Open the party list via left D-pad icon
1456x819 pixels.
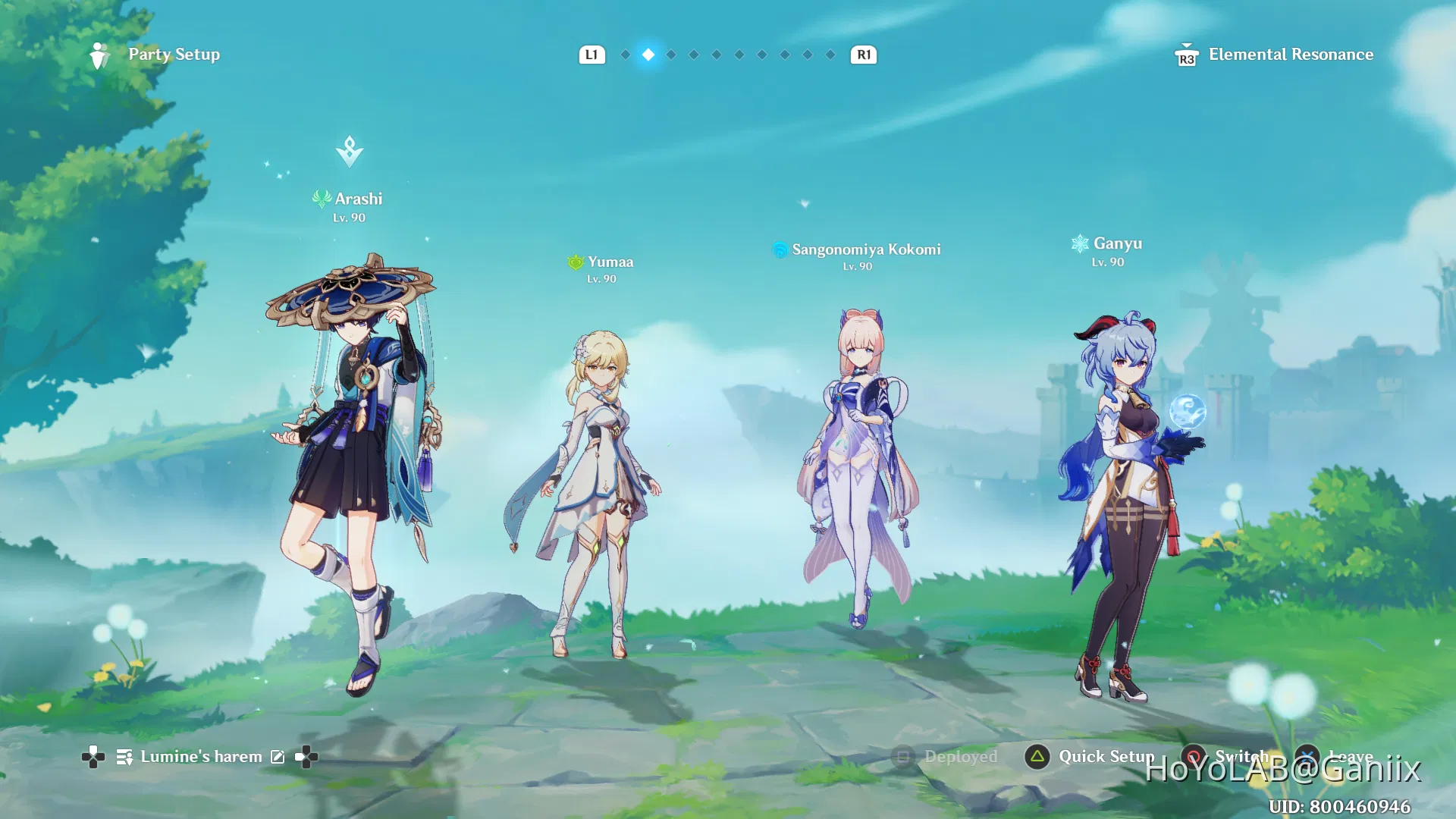click(93, 756)
